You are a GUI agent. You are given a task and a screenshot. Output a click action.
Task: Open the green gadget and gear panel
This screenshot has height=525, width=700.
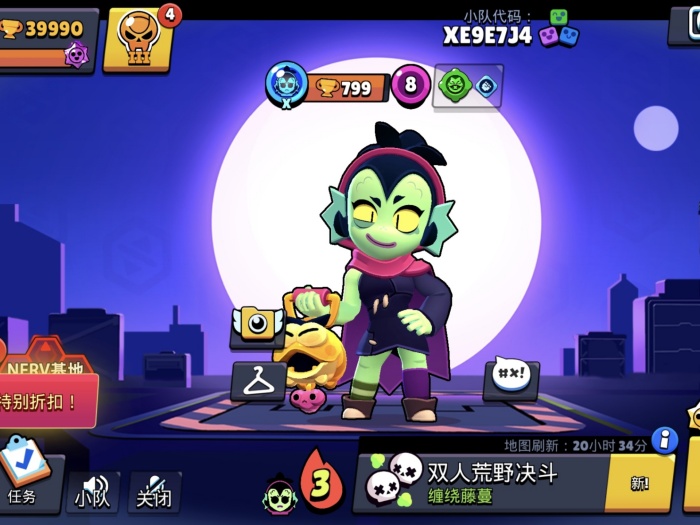pos(467,86)
